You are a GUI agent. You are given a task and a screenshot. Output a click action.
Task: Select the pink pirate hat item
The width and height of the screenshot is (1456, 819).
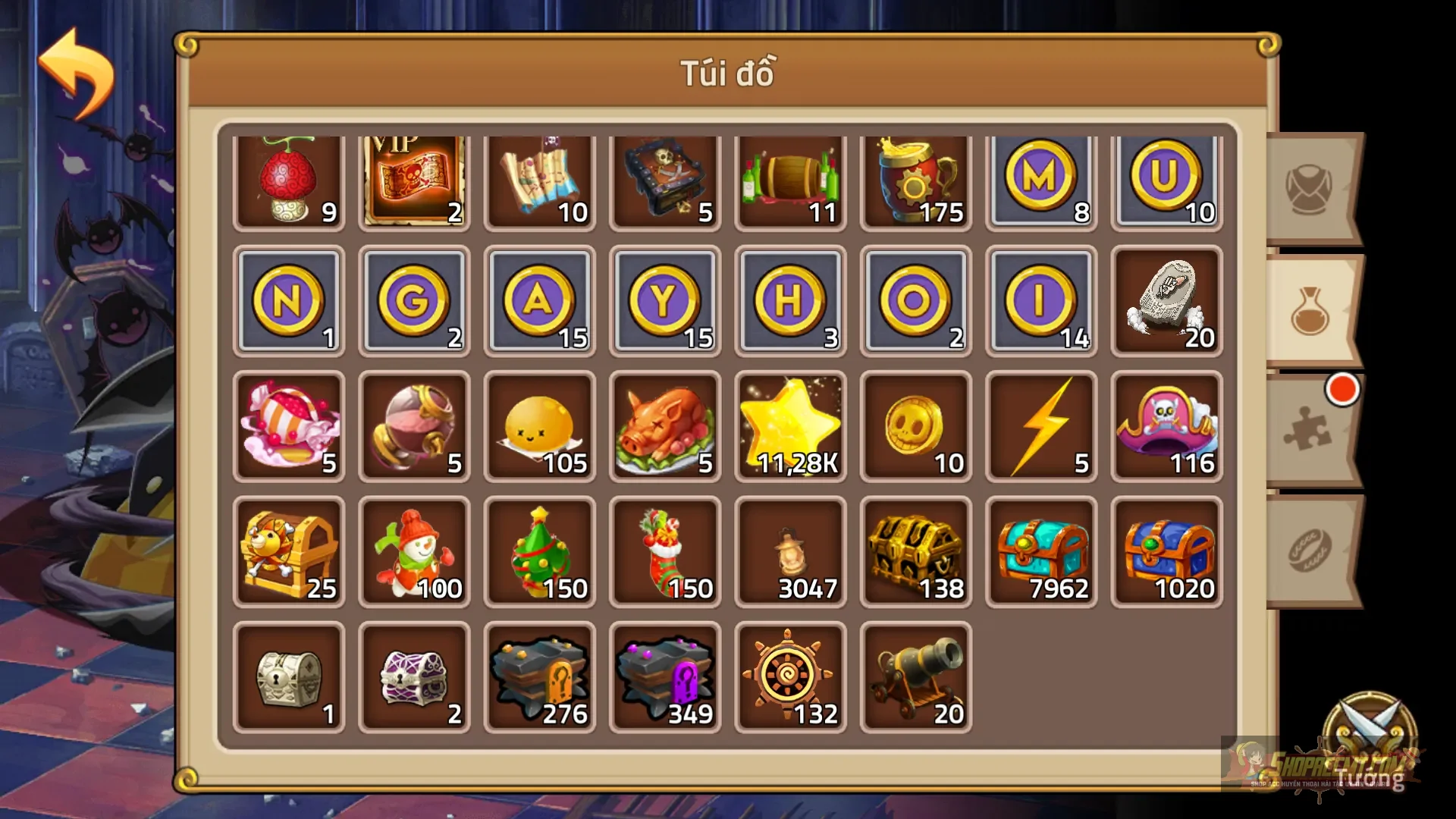click(x=1166, y=427)
